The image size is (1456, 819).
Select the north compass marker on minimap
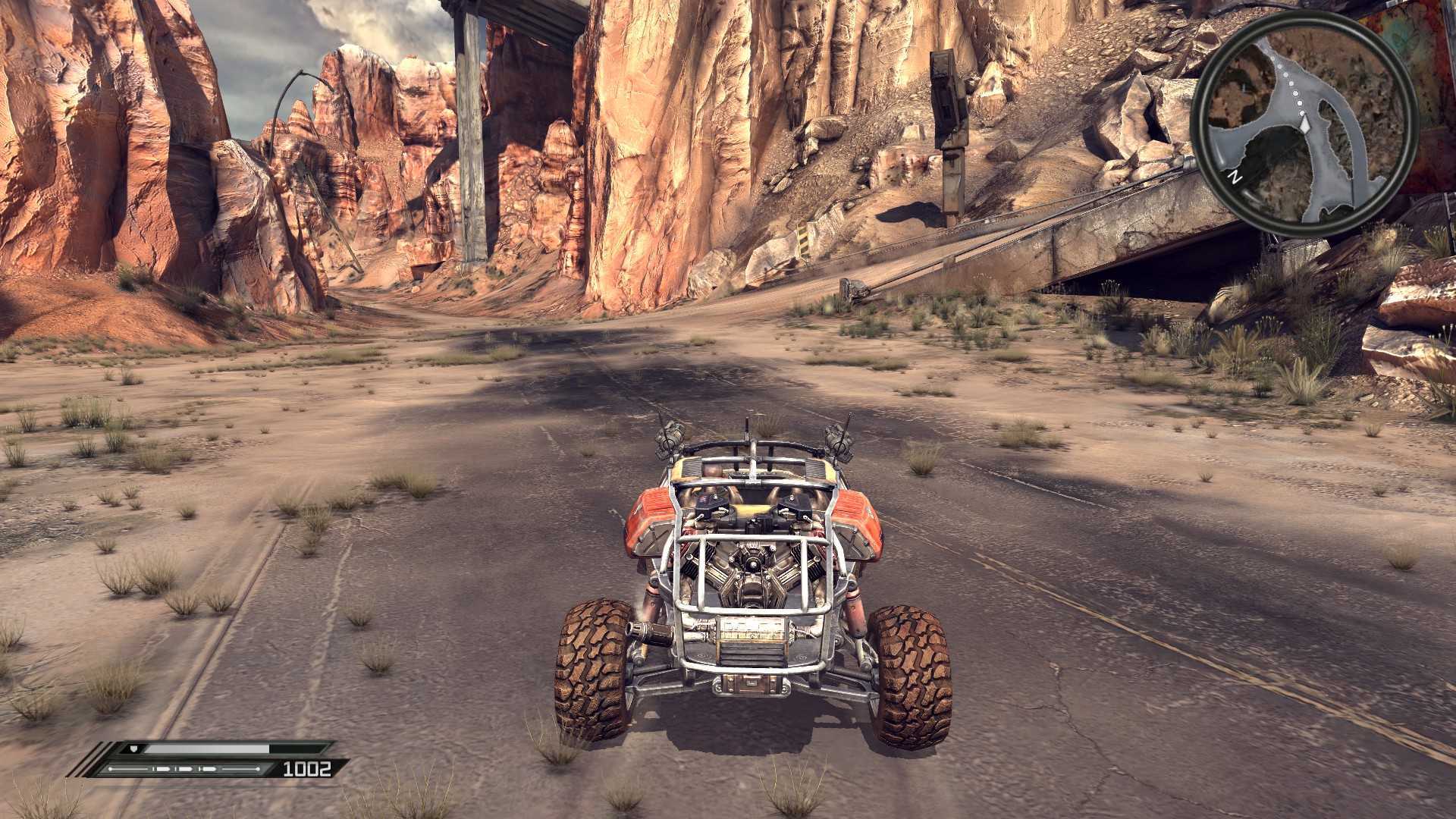1235,178
